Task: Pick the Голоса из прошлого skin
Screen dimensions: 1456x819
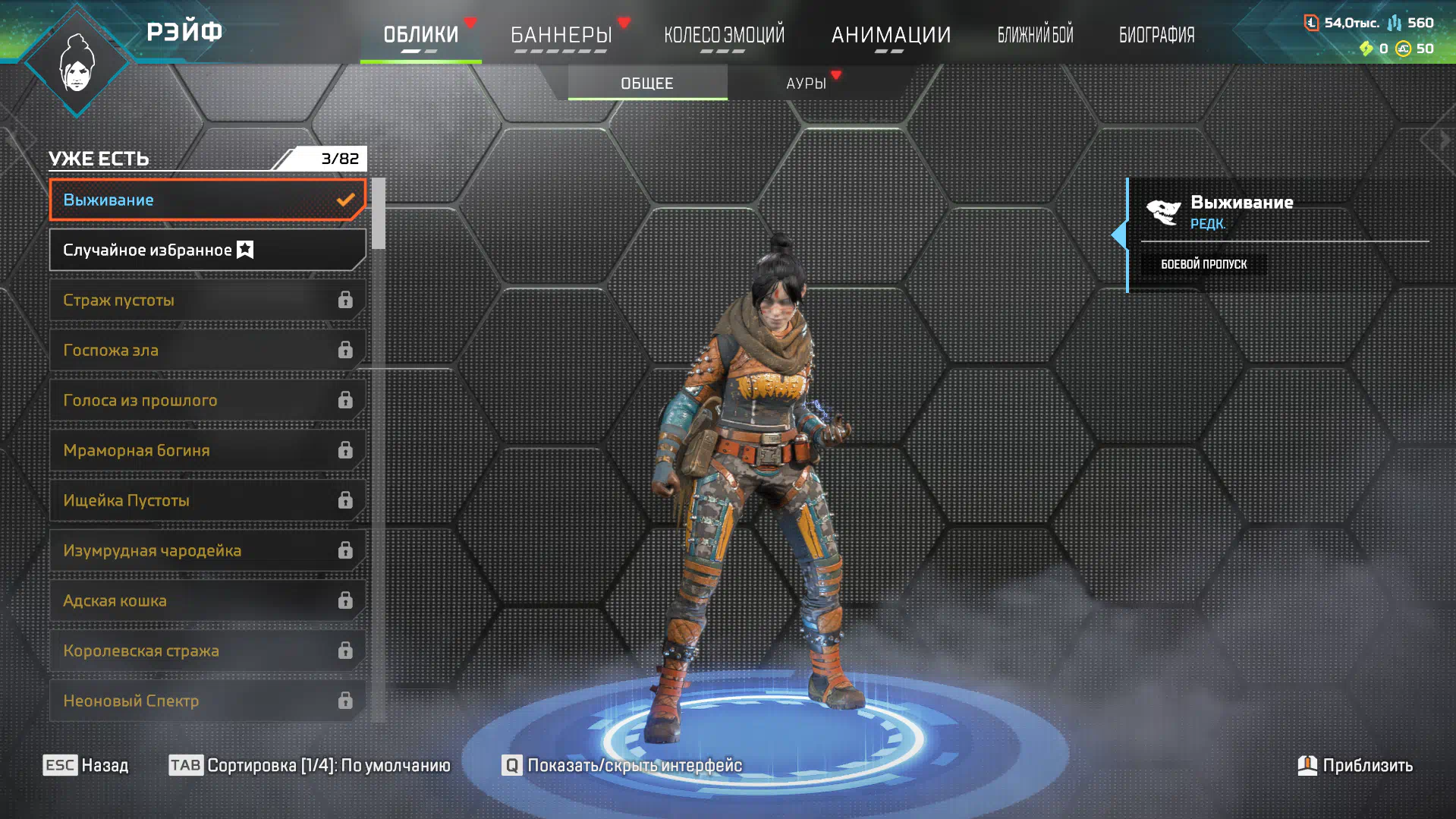Action: [207, 400]
